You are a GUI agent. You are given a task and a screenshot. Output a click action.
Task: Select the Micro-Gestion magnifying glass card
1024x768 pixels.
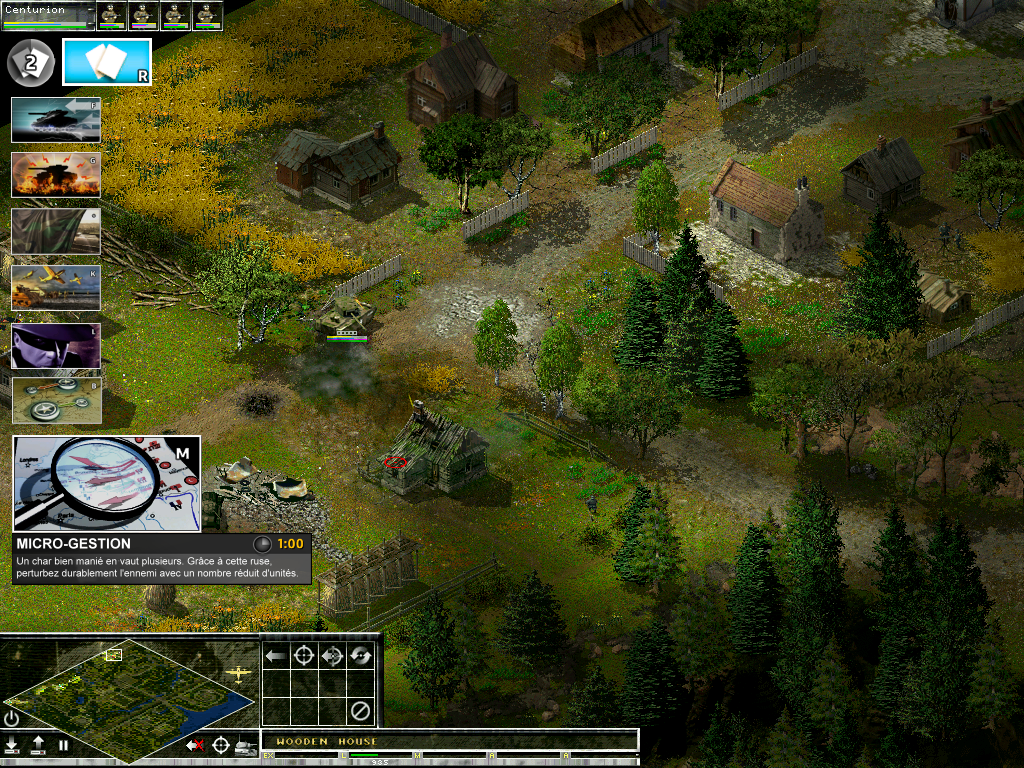pos(106,483)
